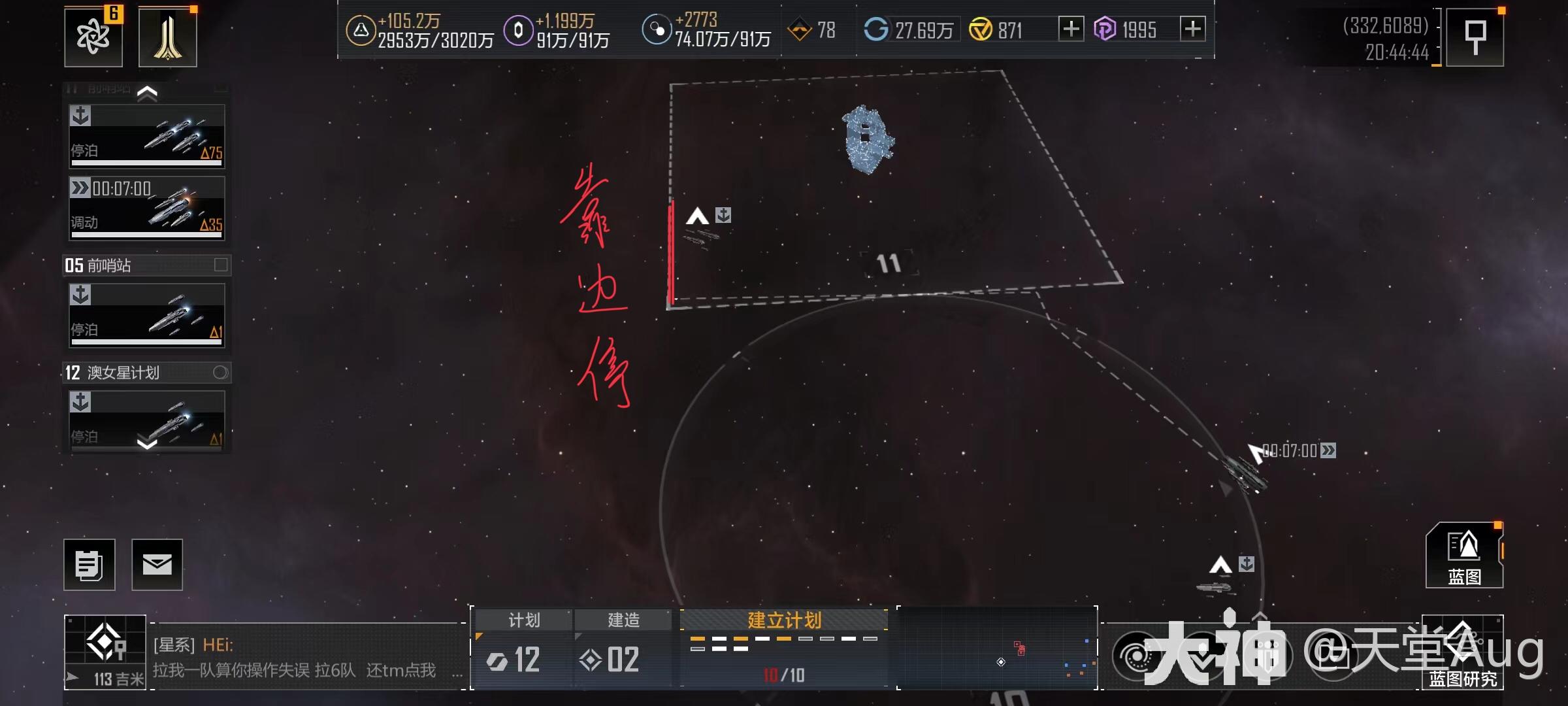
Task: Open the minimap panel
Action: (998, 648)
